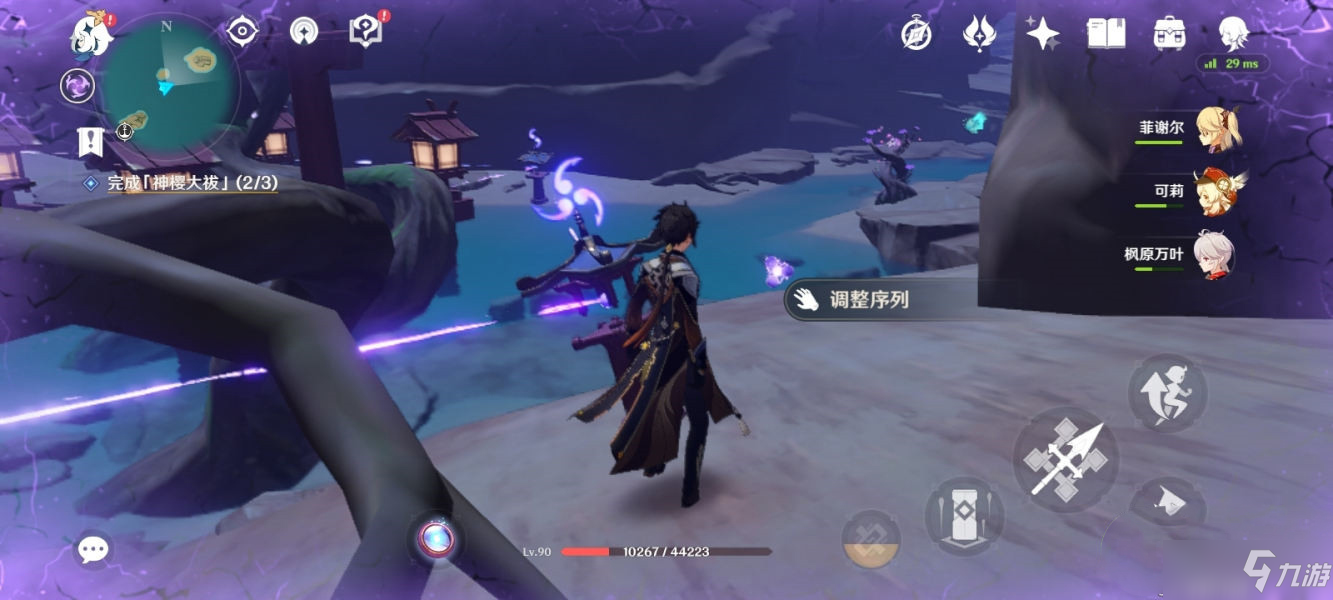1333x600 pixels.
Task: Open the Paimon main menu
Action: [x=90, y=35]
